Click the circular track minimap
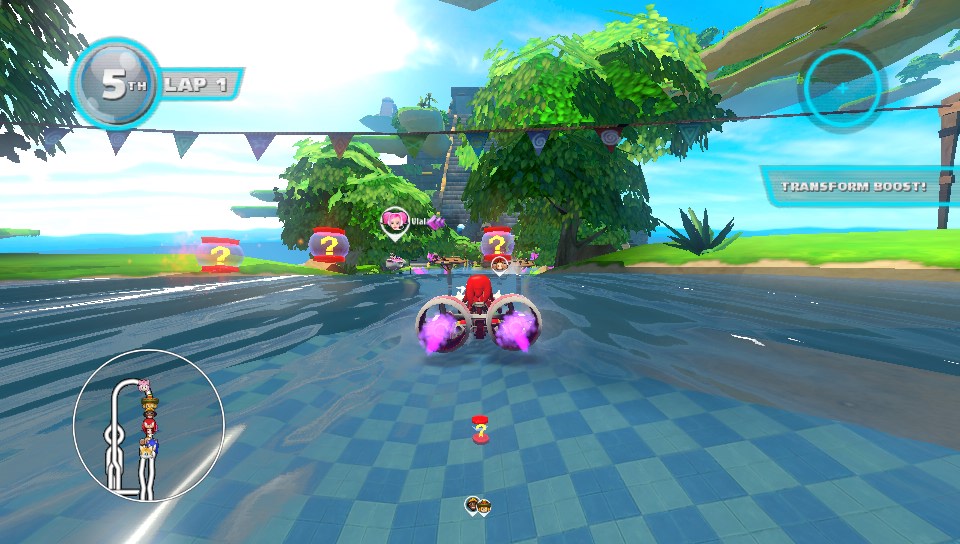 pyautogui.click(x=149, y=425)
